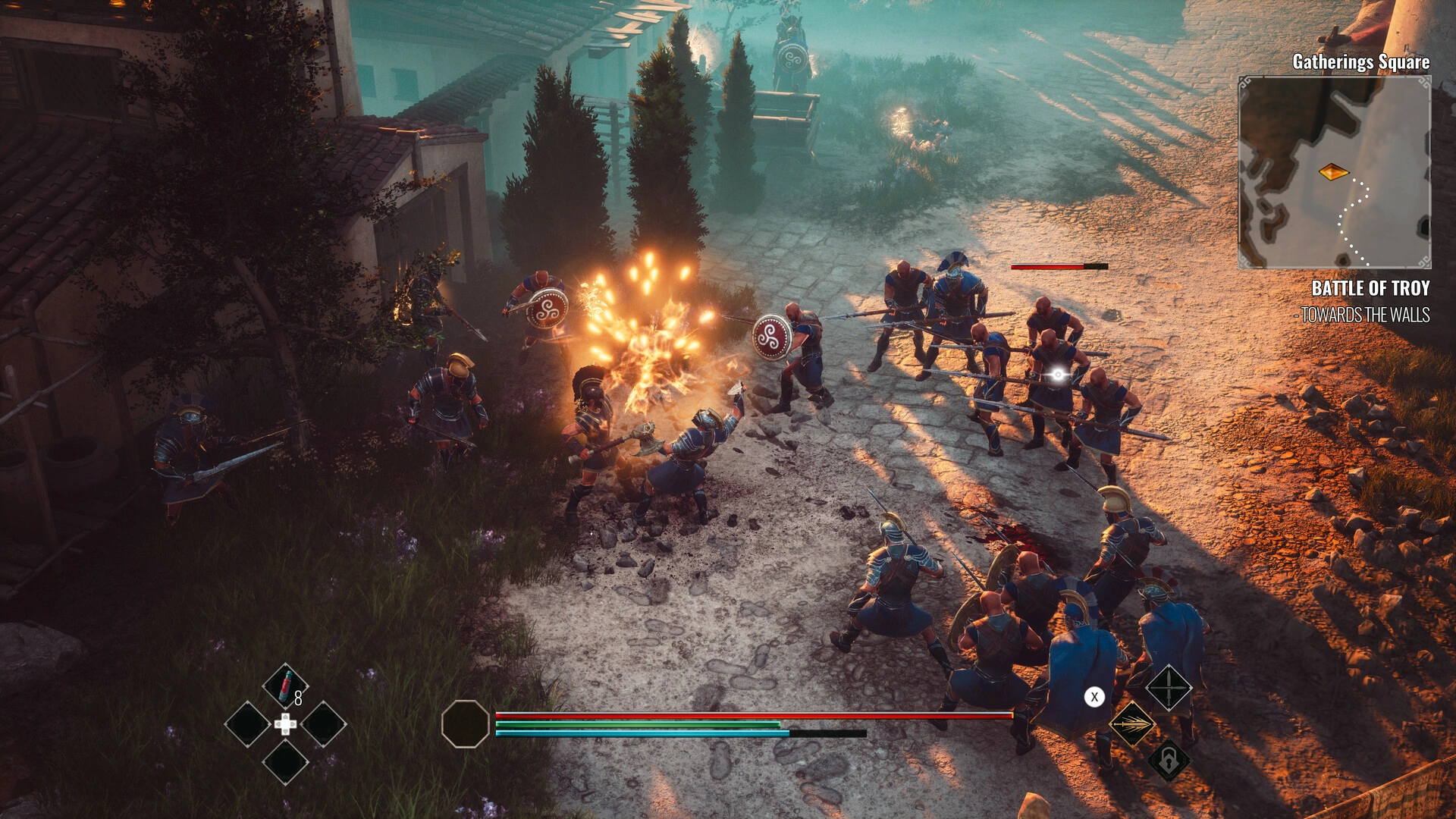Activate the golden sword thrust ability
Viewport: 1456px width, 819px height.
tap(1131, 724)
